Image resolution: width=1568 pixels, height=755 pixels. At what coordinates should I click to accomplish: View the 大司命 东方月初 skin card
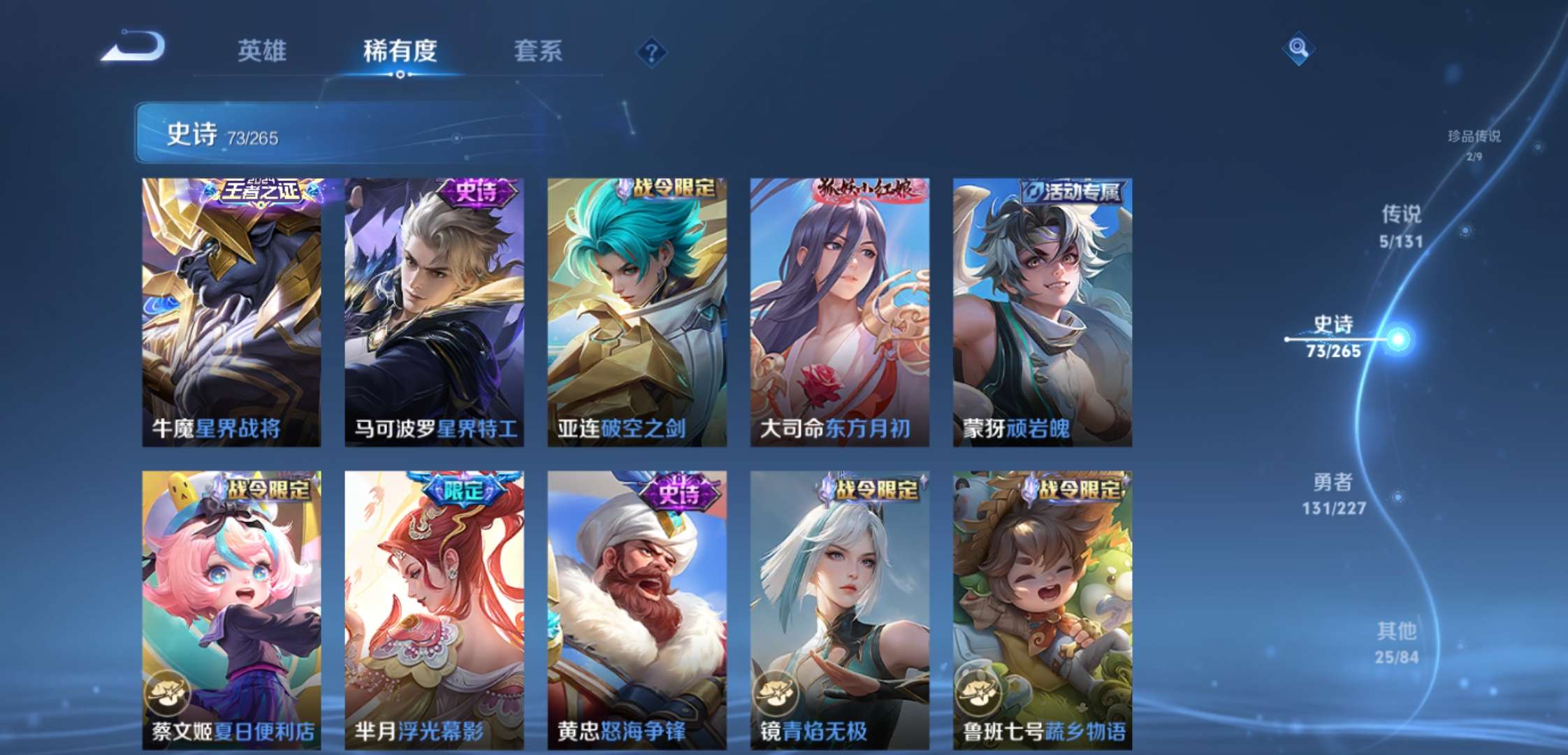click(839, 312)
